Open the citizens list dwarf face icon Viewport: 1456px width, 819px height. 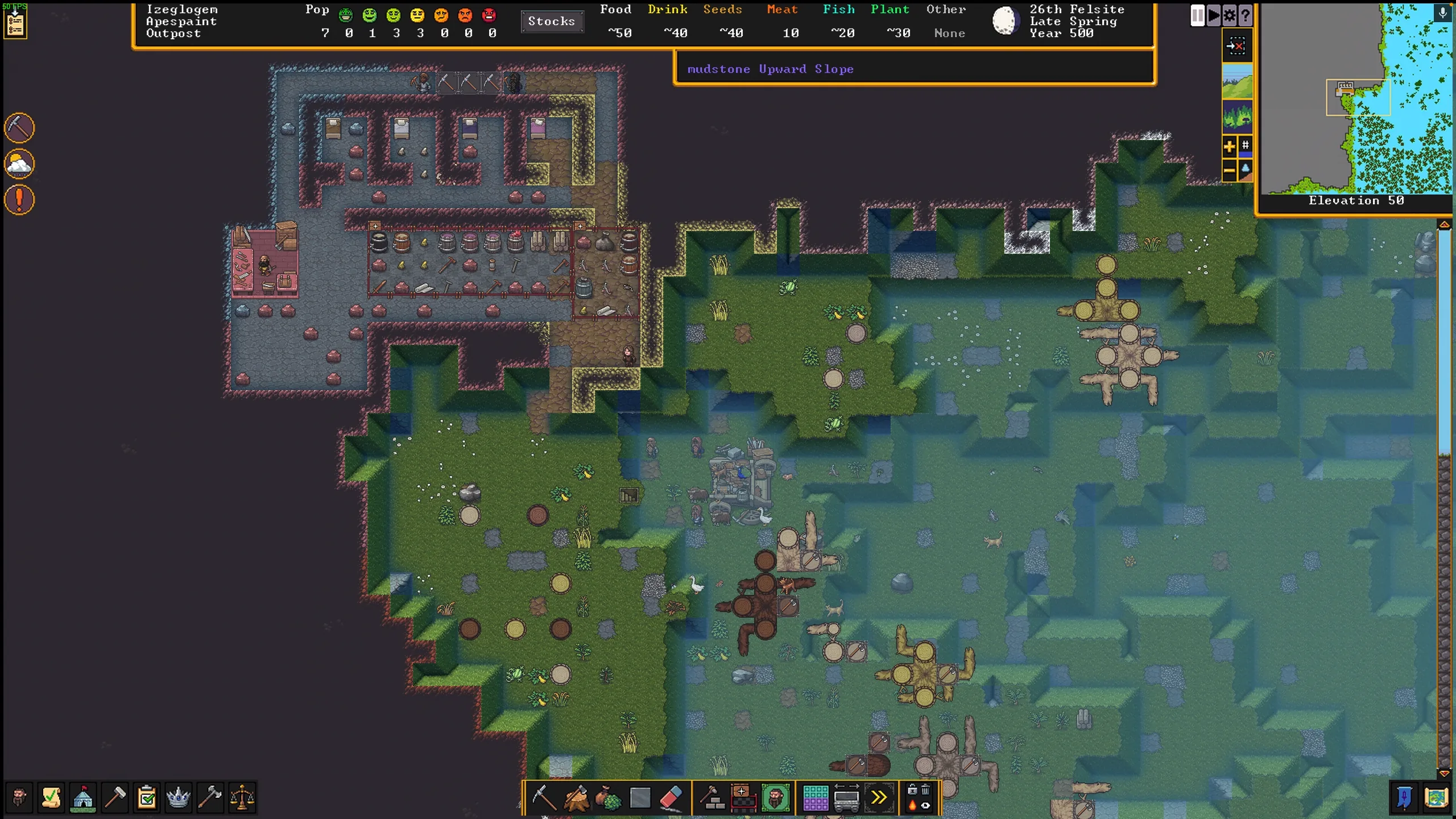19,797
